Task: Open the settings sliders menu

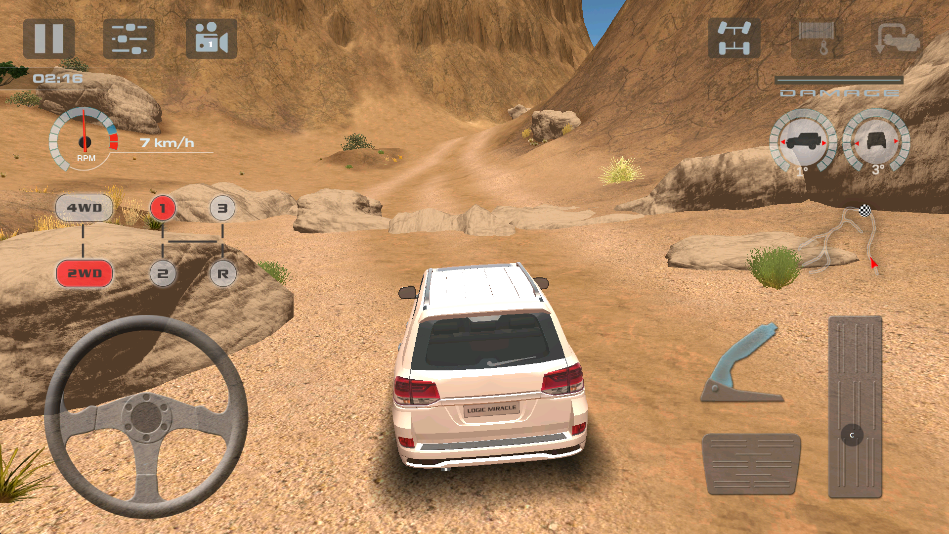Action: [129, 39]
